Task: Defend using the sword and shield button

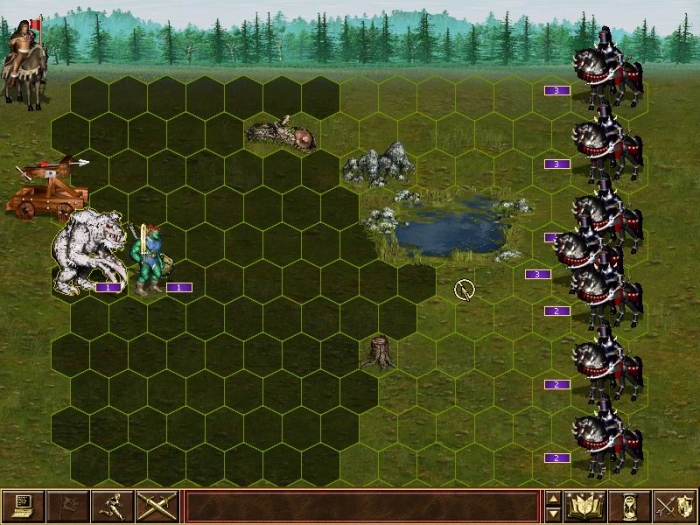Action: (673, 507)
